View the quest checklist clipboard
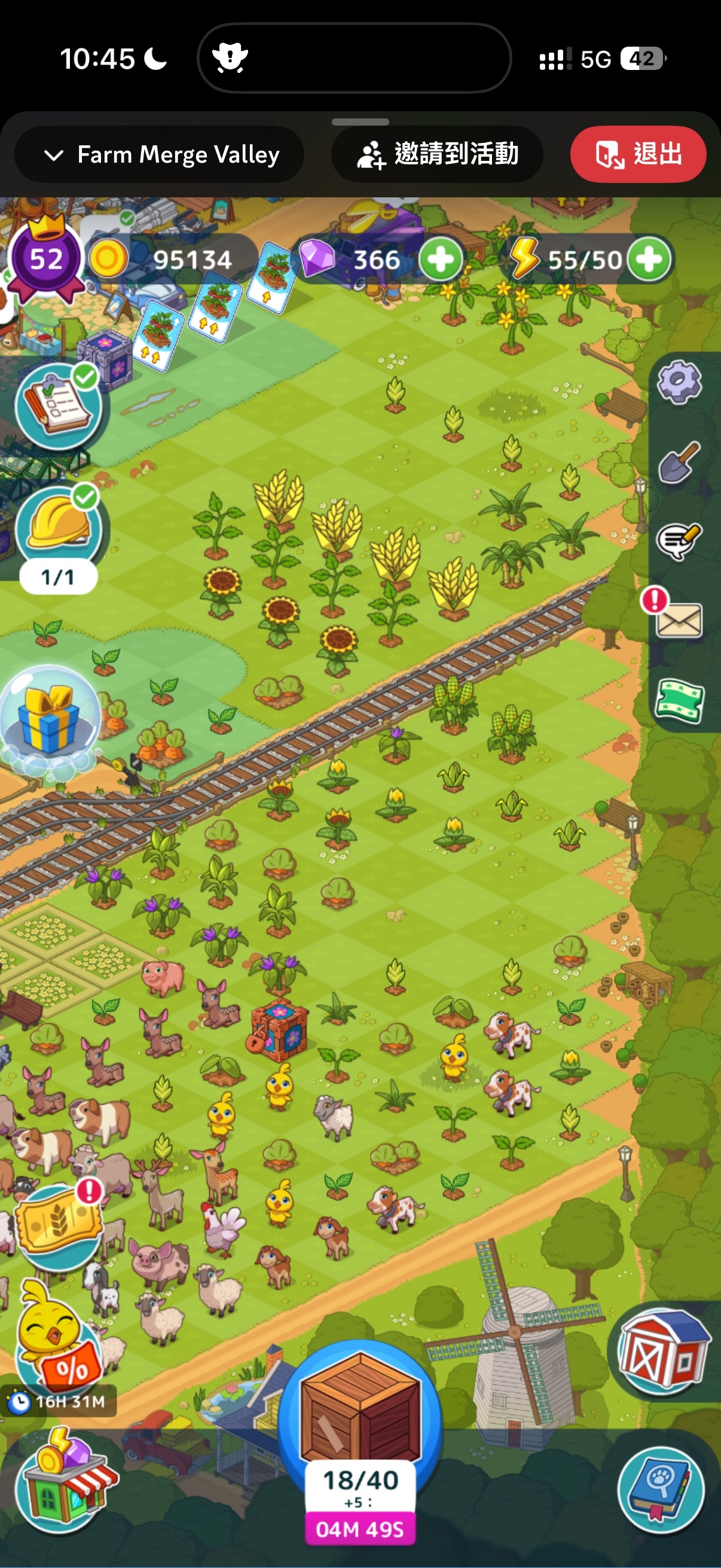This screenshot has height=1568, width=721. (x=57, y=406)
